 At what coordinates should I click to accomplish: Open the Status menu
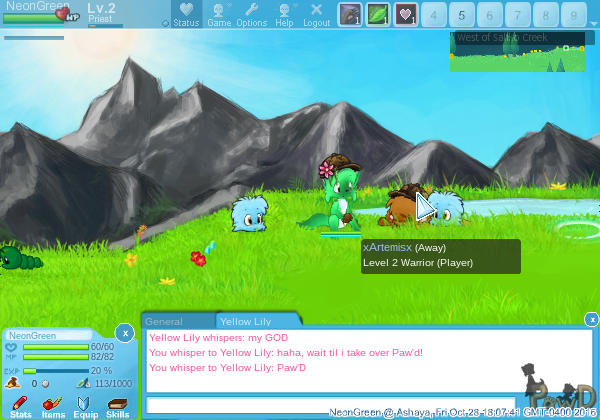[x=185, y=14]
